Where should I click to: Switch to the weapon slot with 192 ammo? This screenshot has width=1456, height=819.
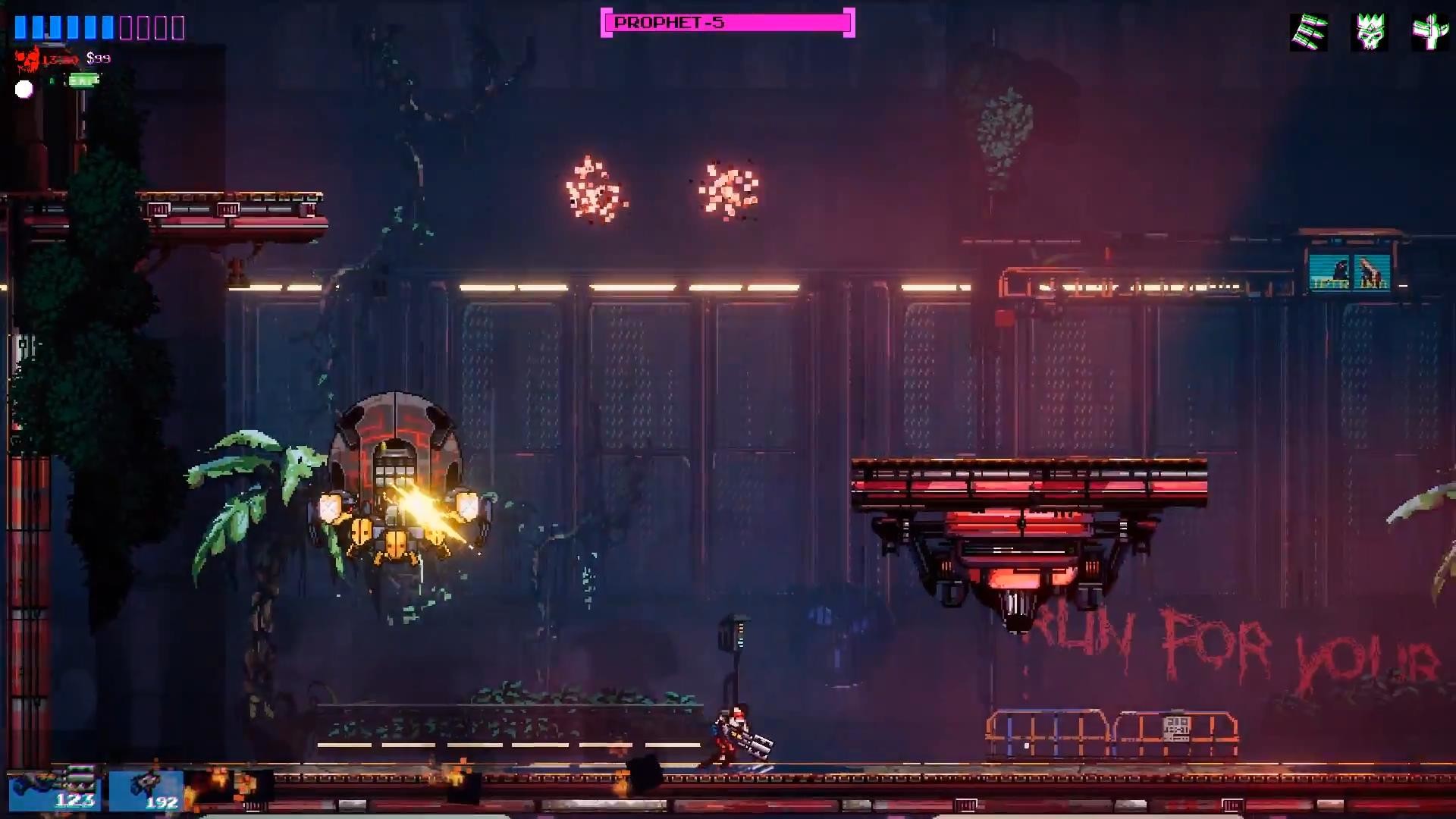[x=146, y=791]
